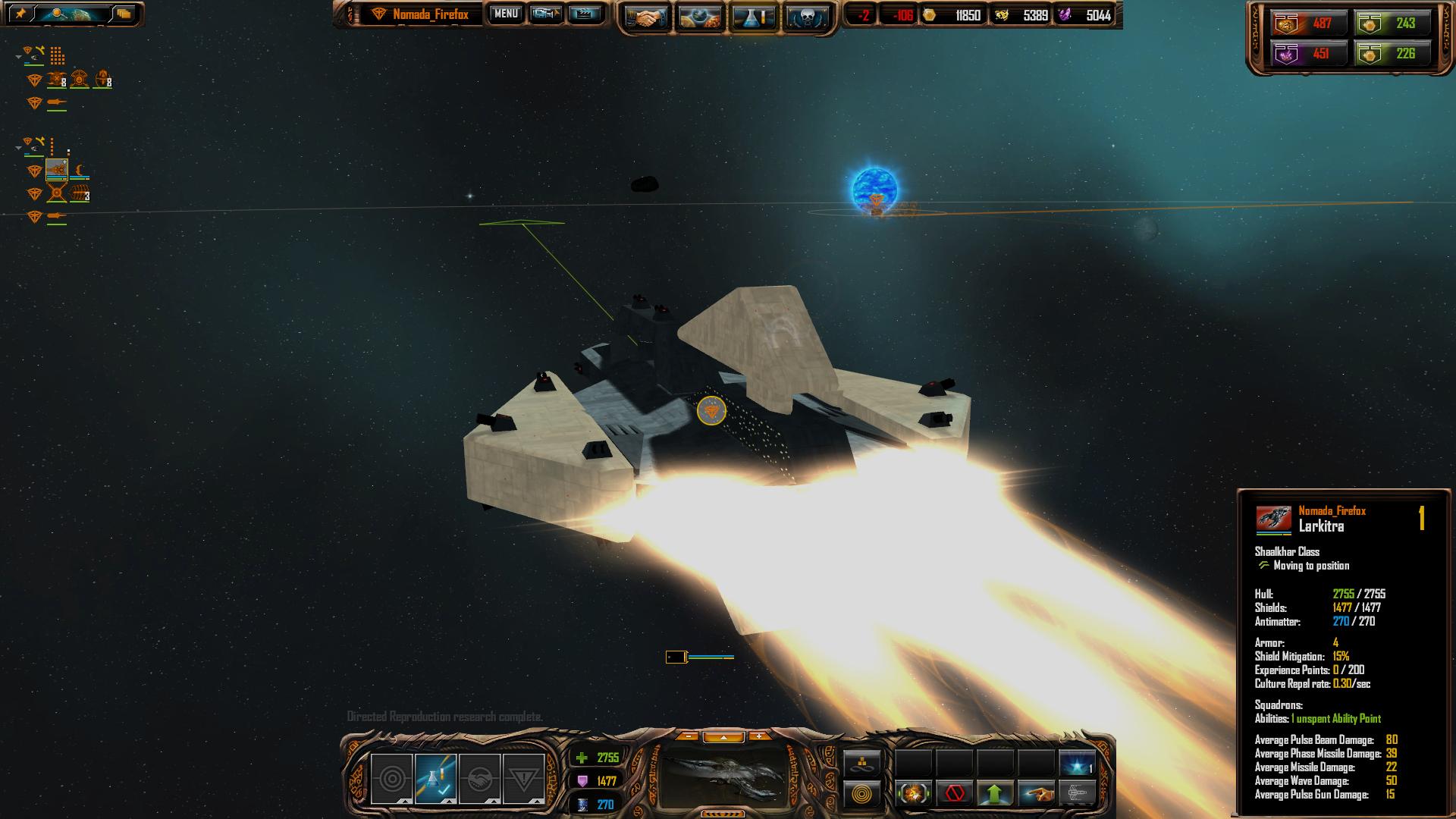Open the target rings notification panel
Image resolution: width=1456 pixels, height=819 pixels.
[x=392, y=779]
